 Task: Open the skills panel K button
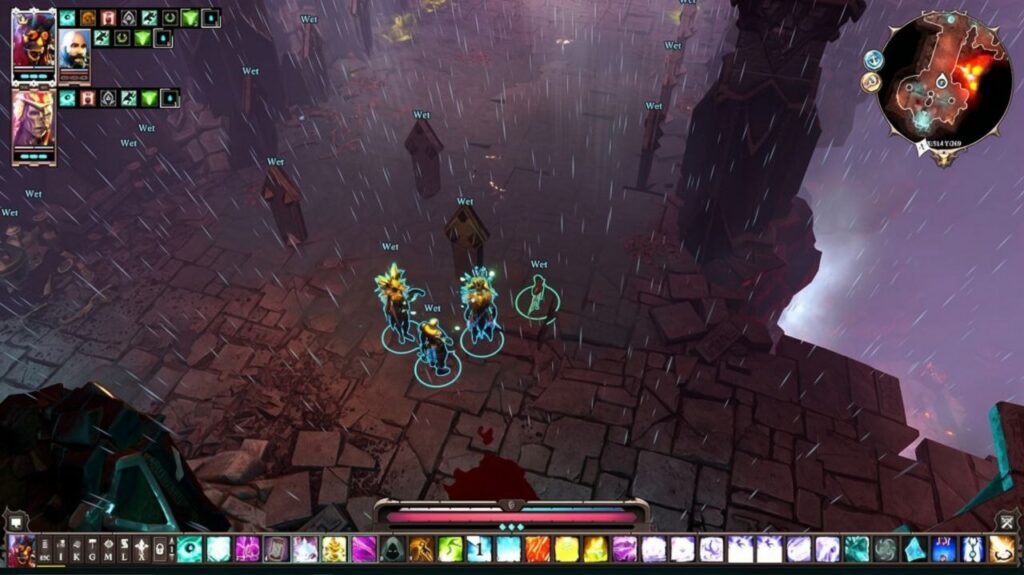point(77,551)
